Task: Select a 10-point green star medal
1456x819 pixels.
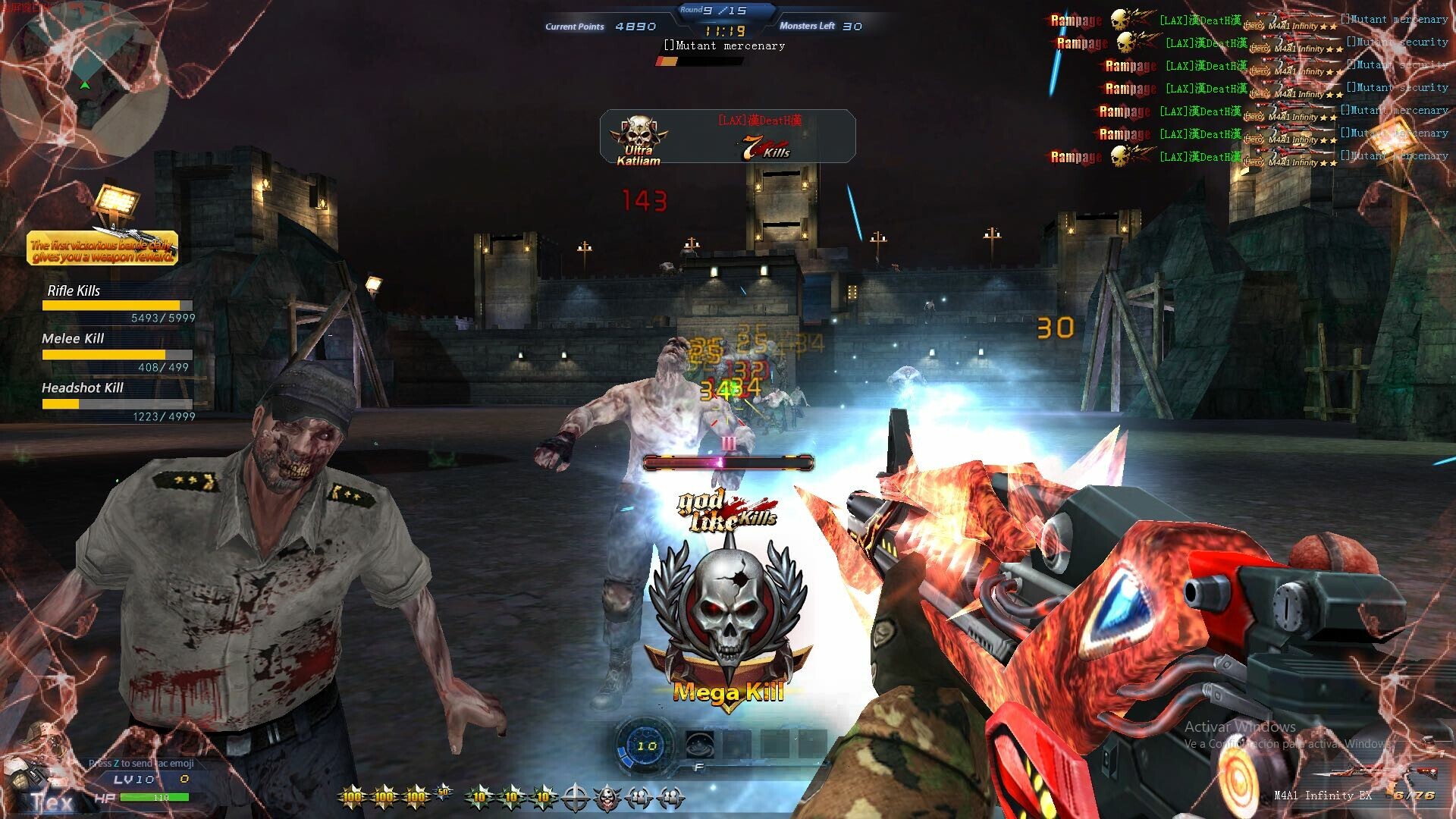Action: (476, 796)
